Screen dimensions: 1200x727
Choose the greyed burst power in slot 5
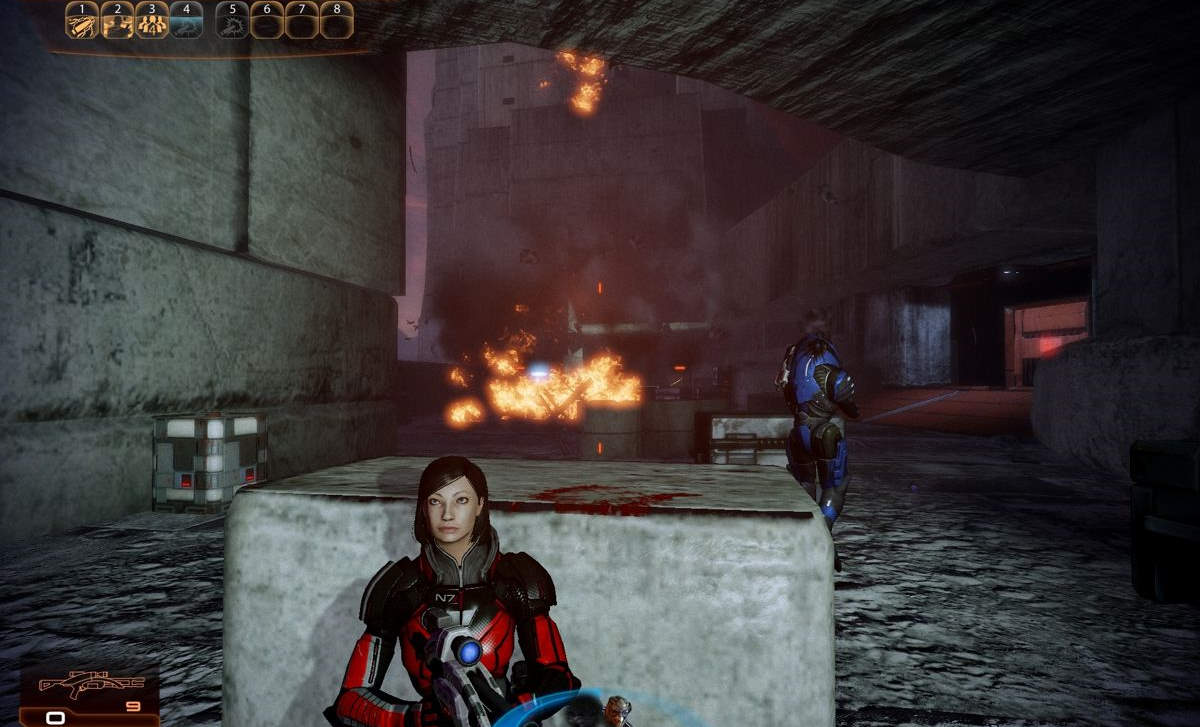232,21
